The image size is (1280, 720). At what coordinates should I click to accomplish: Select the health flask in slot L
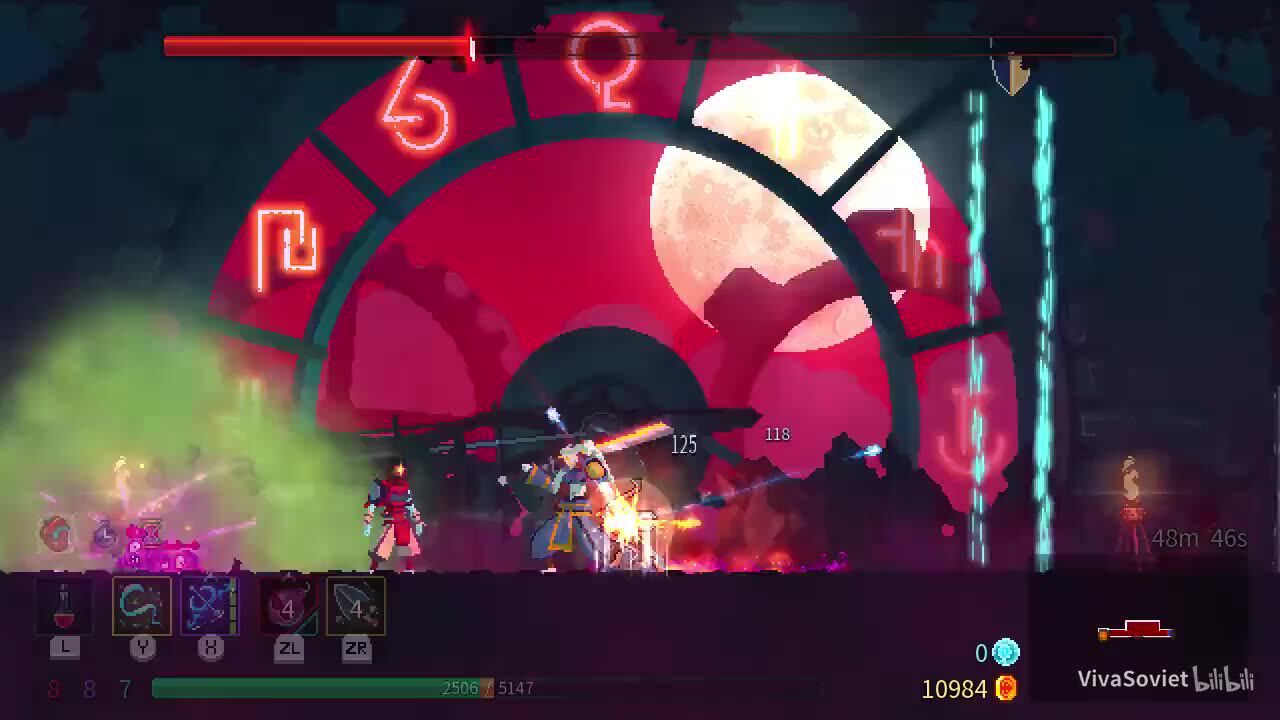pos(65,607)
